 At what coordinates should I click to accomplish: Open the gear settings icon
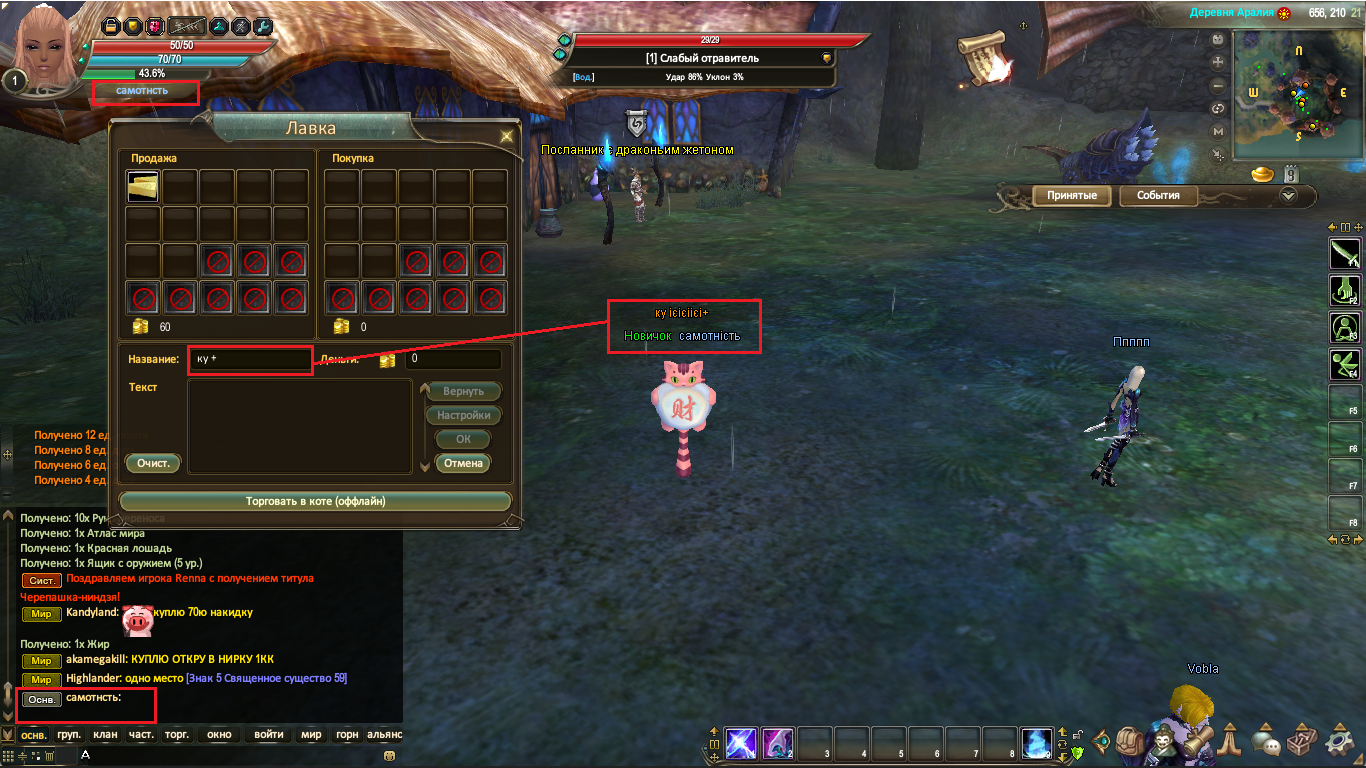1341,742
